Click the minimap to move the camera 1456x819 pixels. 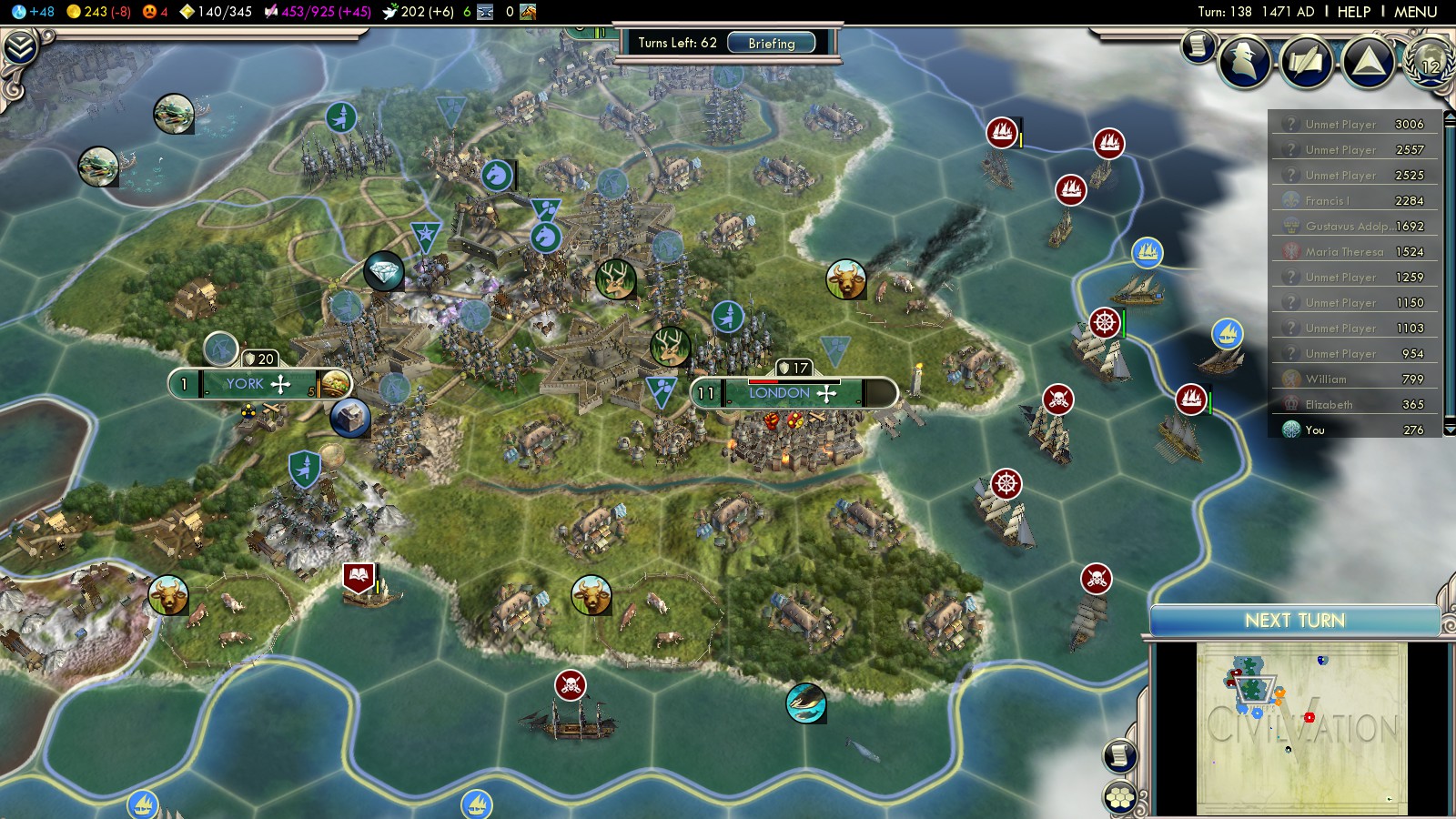click(1301, 728)
